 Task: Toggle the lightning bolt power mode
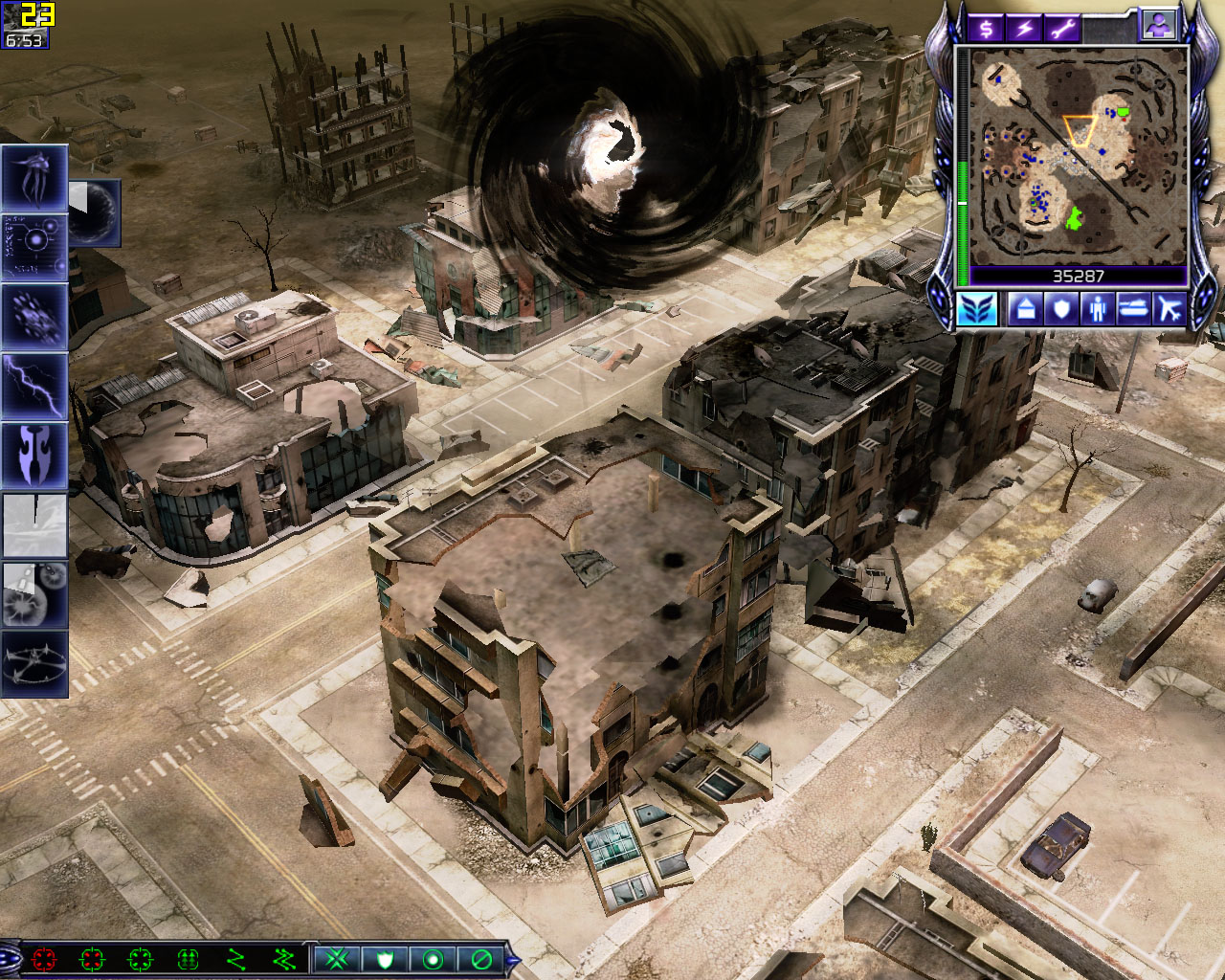1024,28
